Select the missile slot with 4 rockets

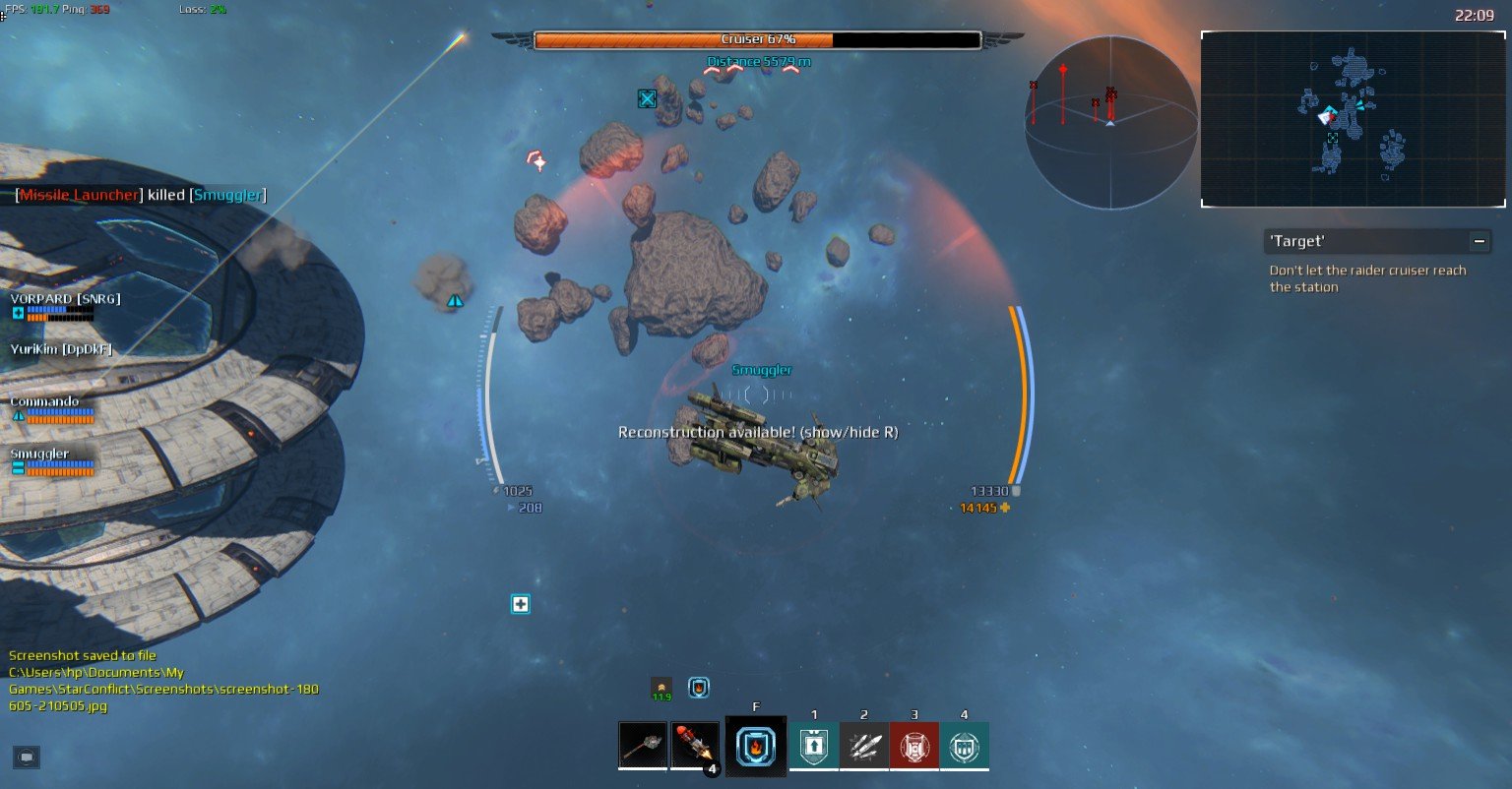click(x=695, y=745)
